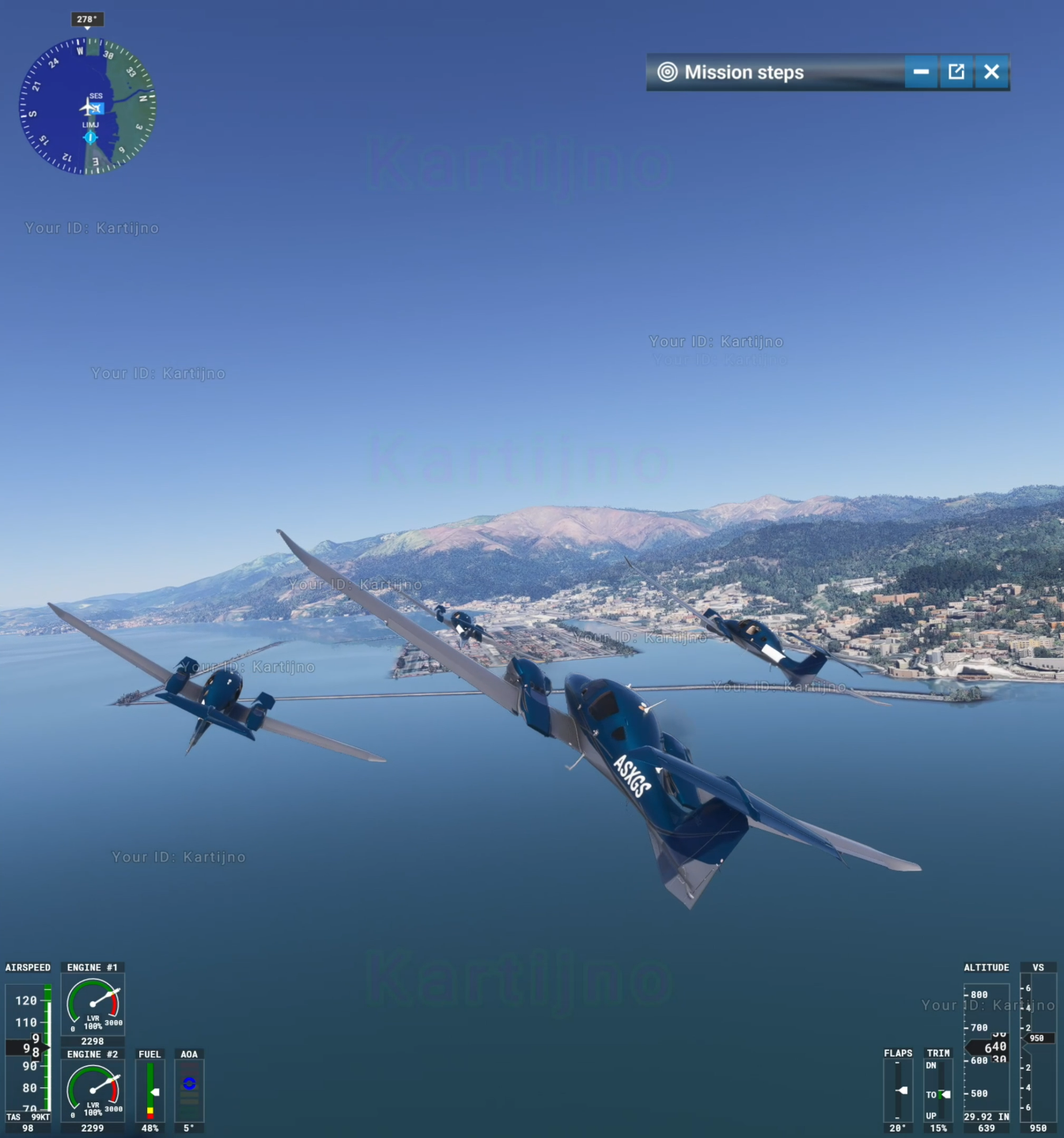The image size is (1064, 1138).
Task: Close the Mission steps panel
Action: pos(992,72)
